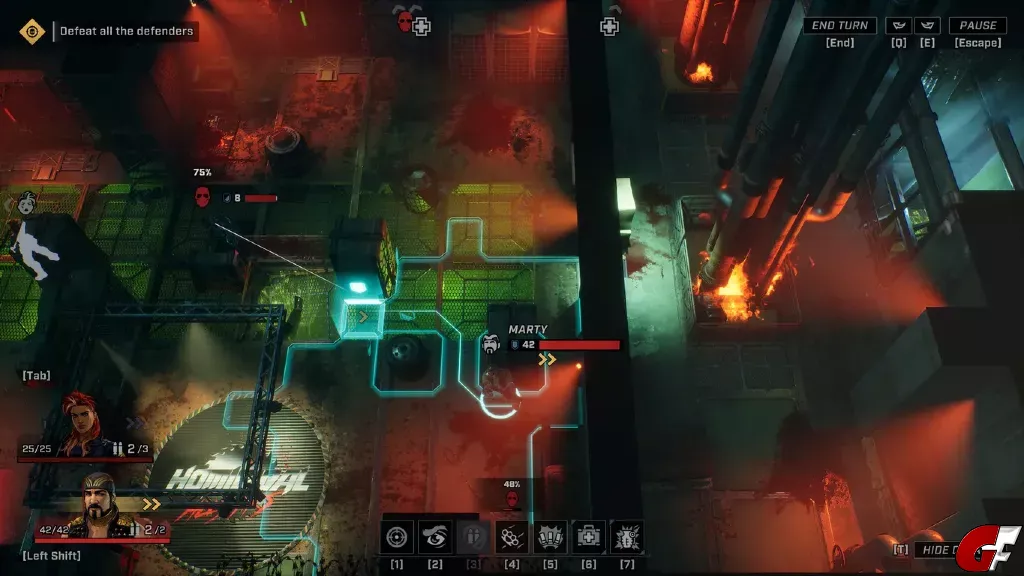The width and height of the screenshot is (1024, 576).
Task: Choose the greyed-out ammo reload ability
Action: tap(474, 538)
